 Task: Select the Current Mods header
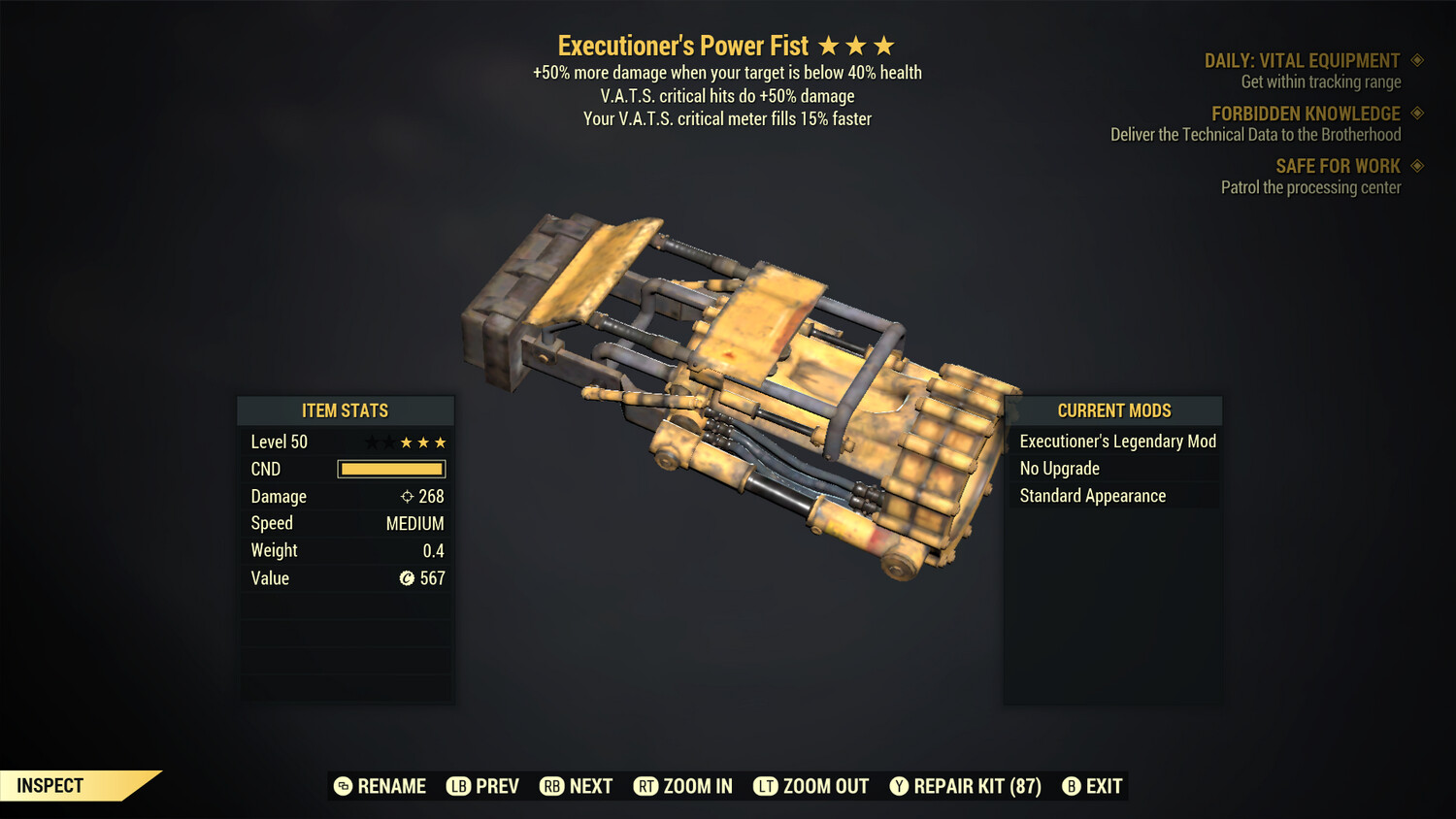click(1113, 410)
